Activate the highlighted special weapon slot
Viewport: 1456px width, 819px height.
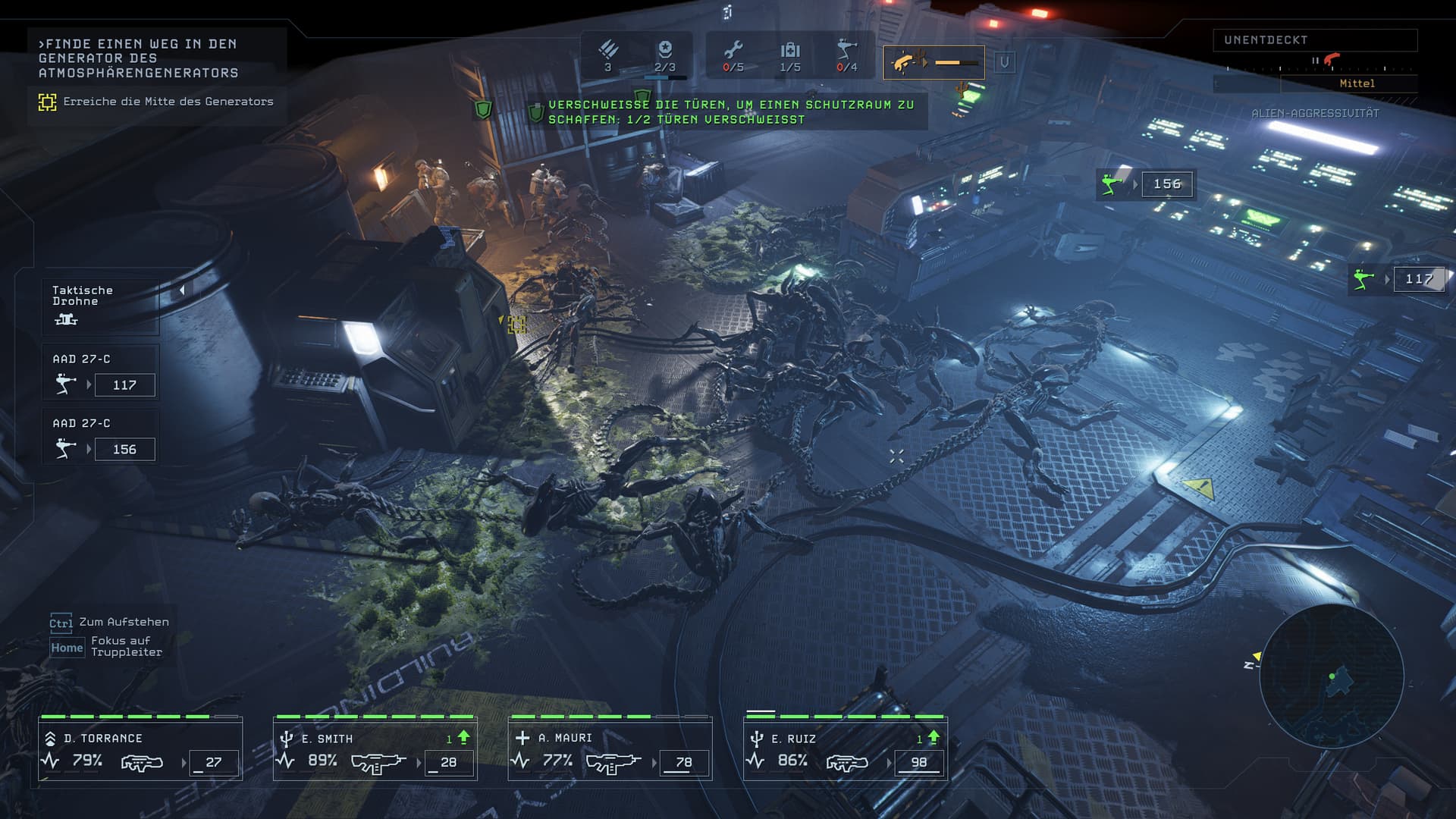(x=934, y=62)
